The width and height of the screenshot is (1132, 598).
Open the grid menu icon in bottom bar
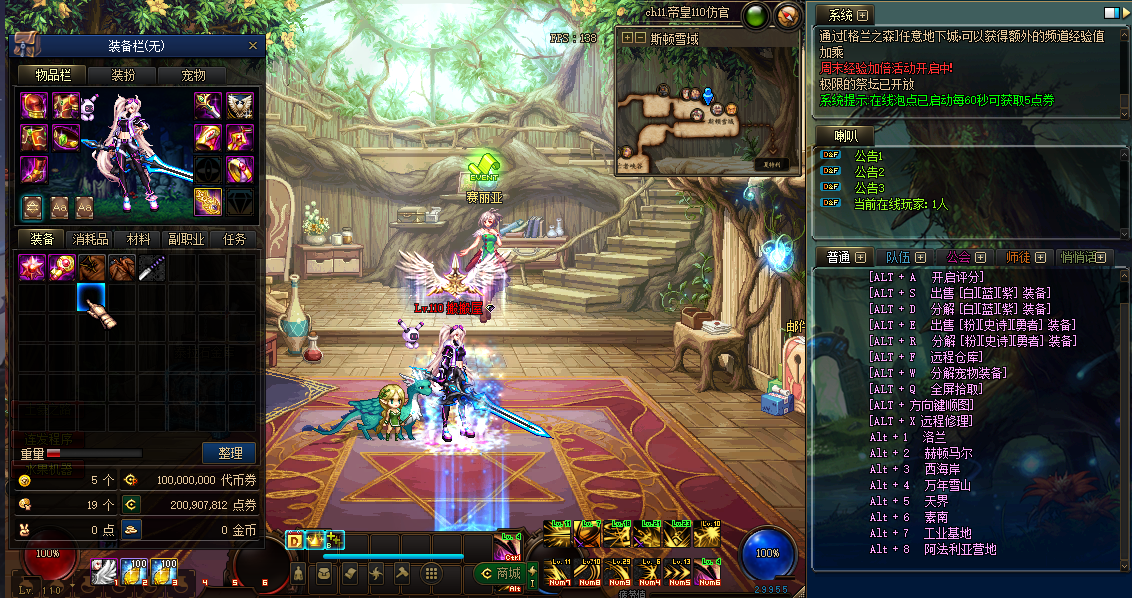tap(431, 573)
